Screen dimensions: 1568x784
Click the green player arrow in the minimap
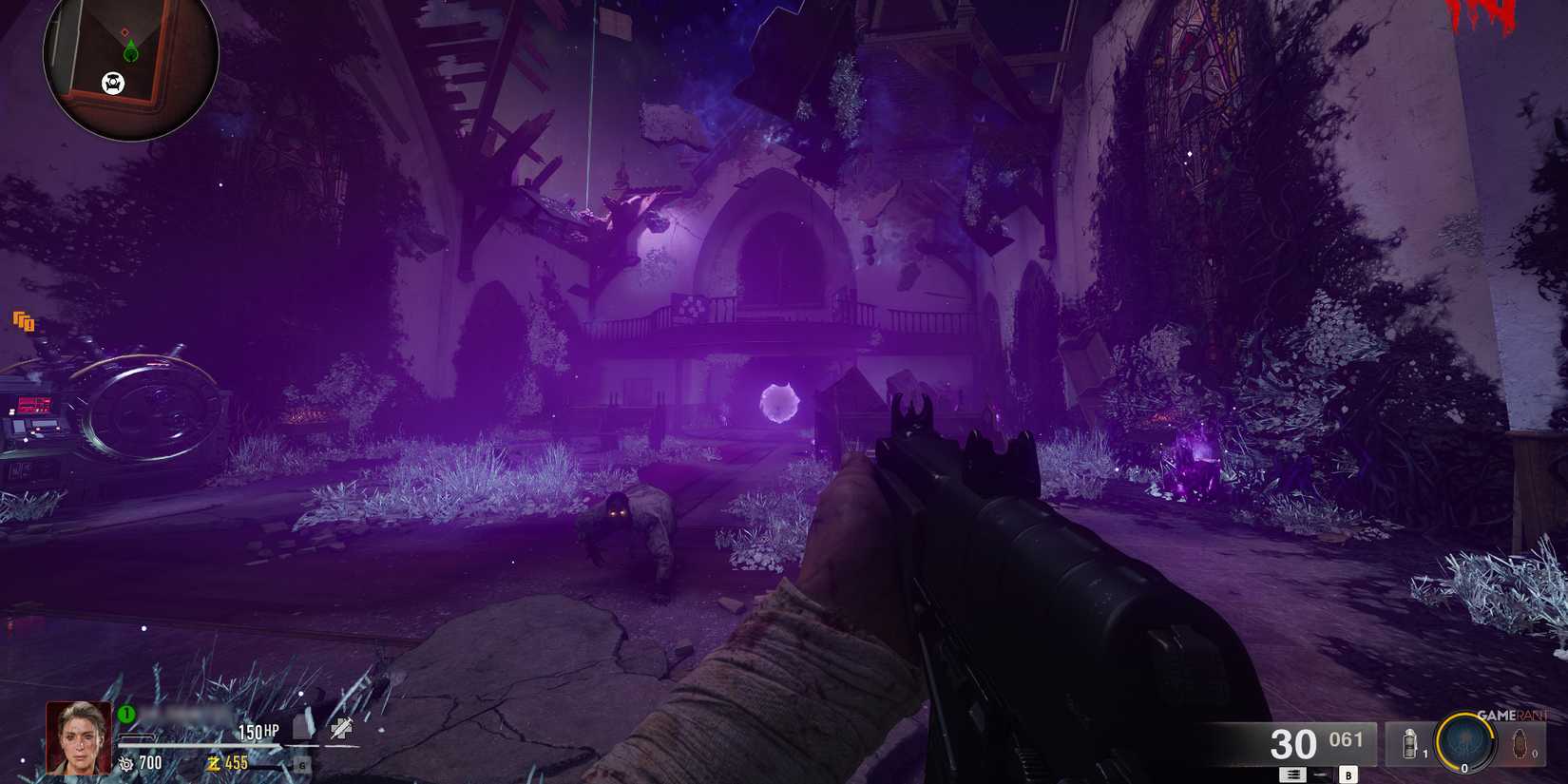pos(131,50)
